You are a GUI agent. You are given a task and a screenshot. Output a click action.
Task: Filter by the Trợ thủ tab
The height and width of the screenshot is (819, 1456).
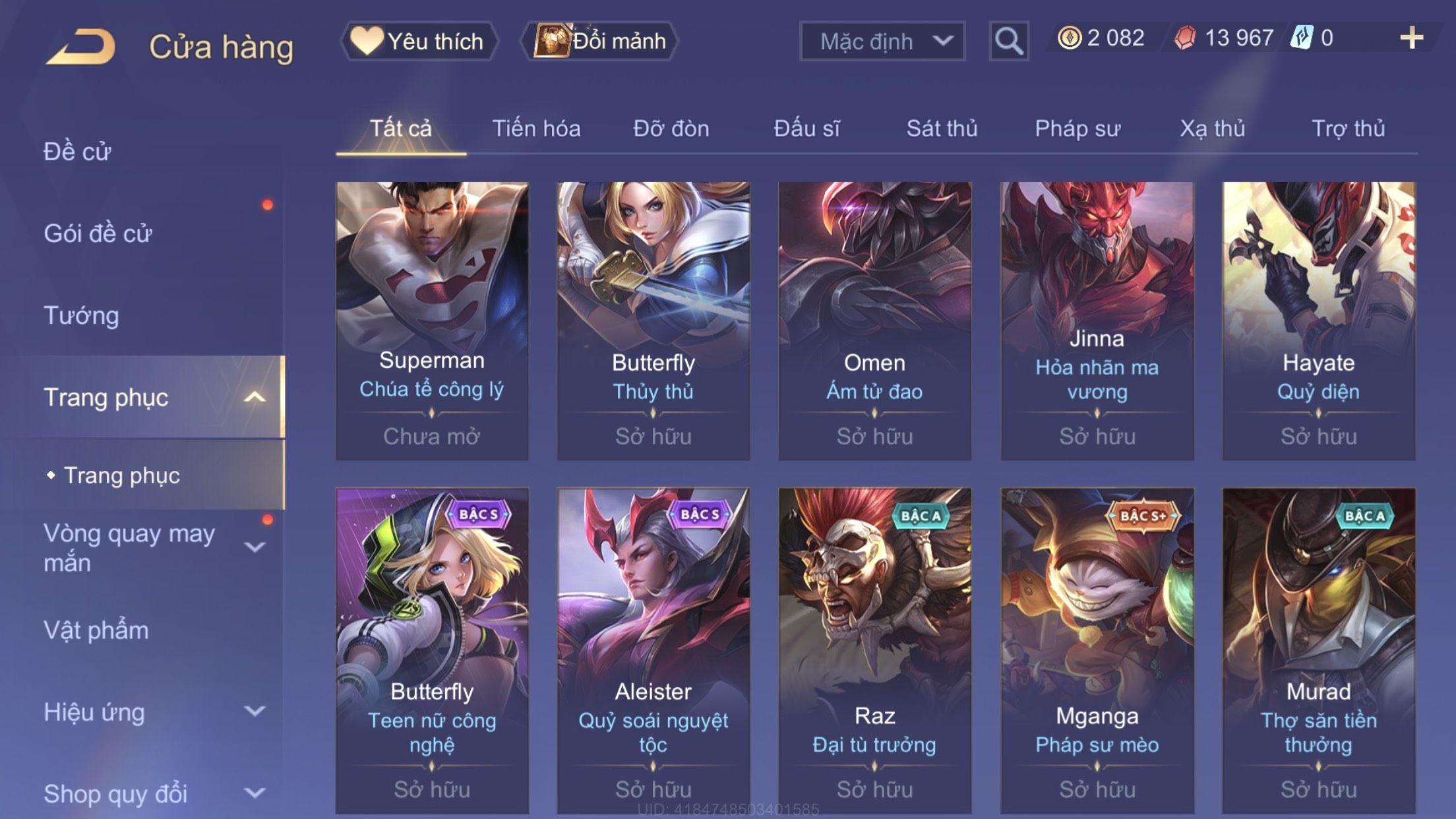pos(1348,129)
